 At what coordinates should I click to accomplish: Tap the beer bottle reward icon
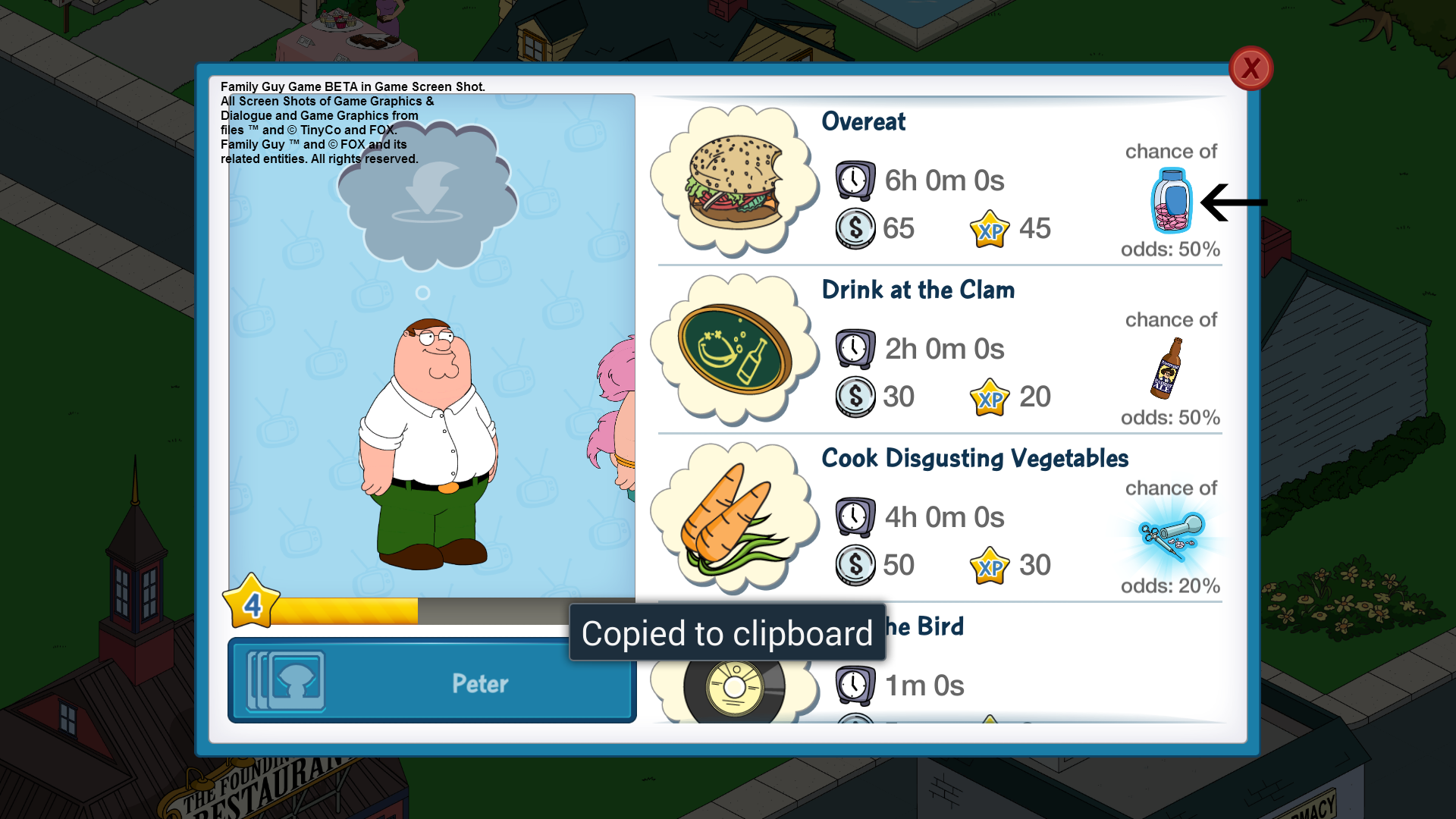pos(1166,369)
